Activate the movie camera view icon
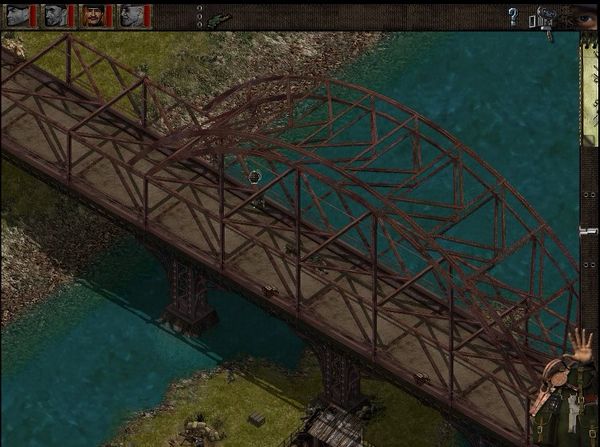Image resolution: width=600 pixels, height=447 pixels. tap(546, 19)
